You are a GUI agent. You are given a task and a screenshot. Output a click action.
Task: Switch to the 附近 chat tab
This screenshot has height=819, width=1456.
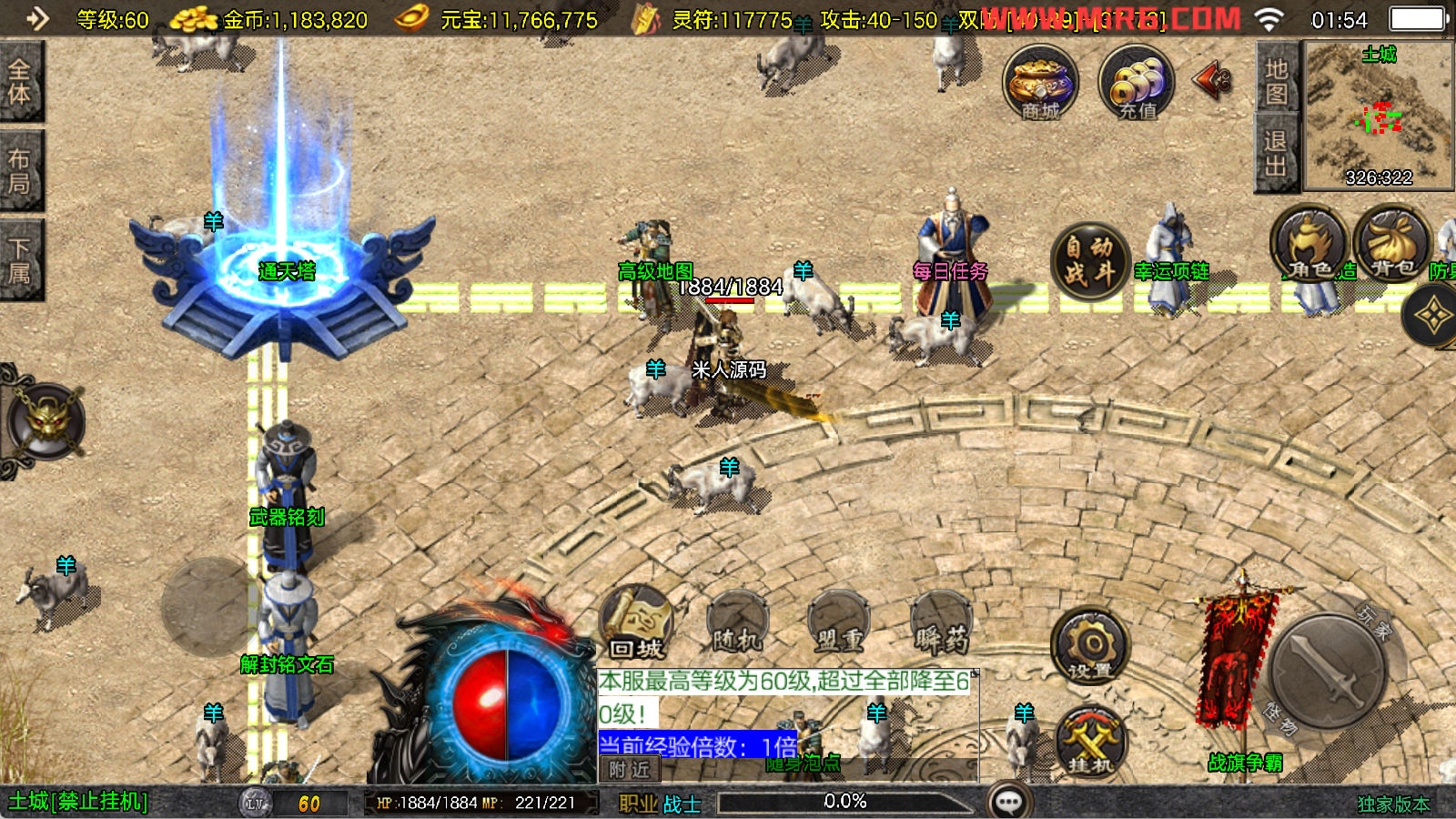(x=629, y=770)
